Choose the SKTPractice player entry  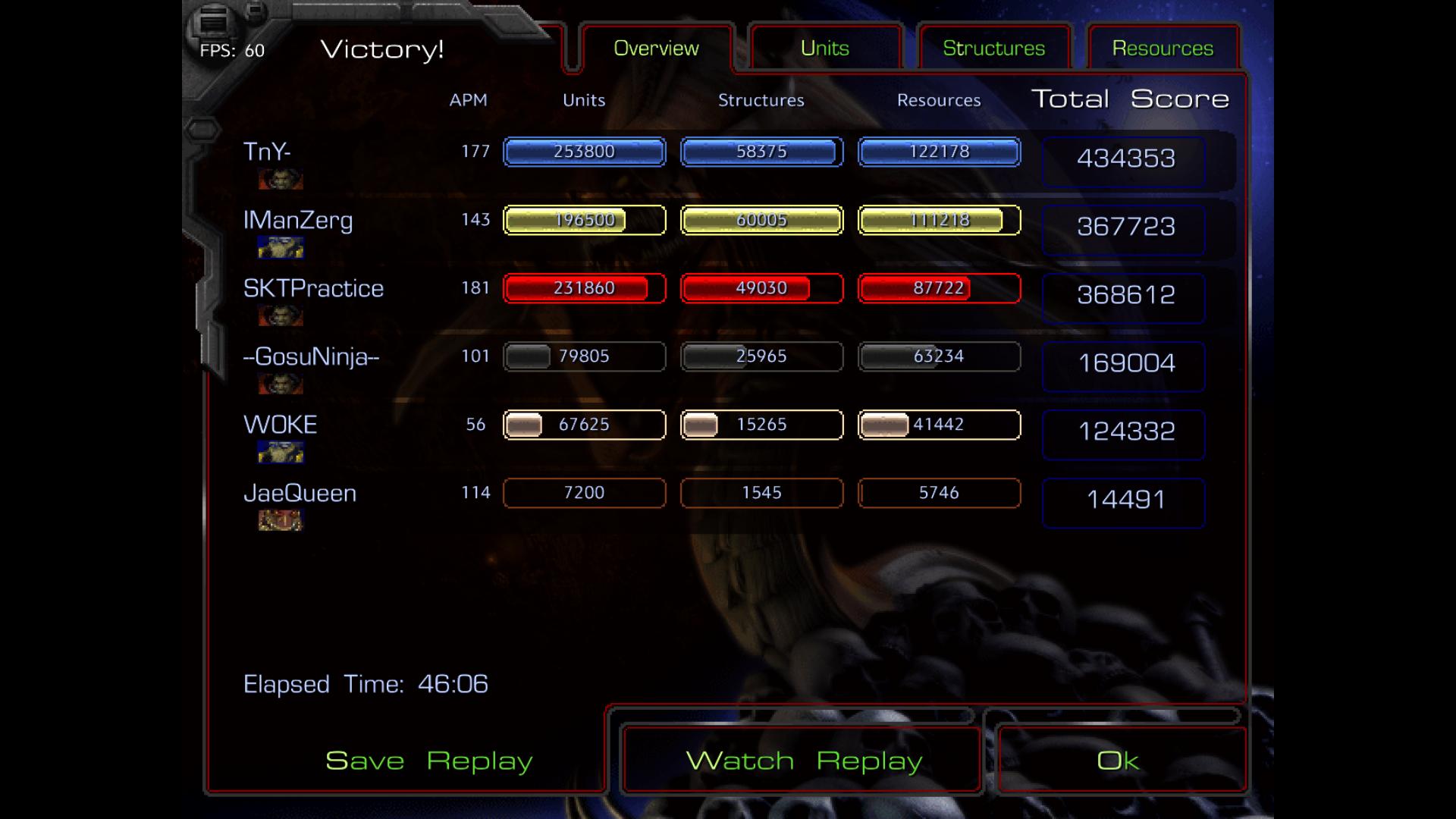click(313, 289)
